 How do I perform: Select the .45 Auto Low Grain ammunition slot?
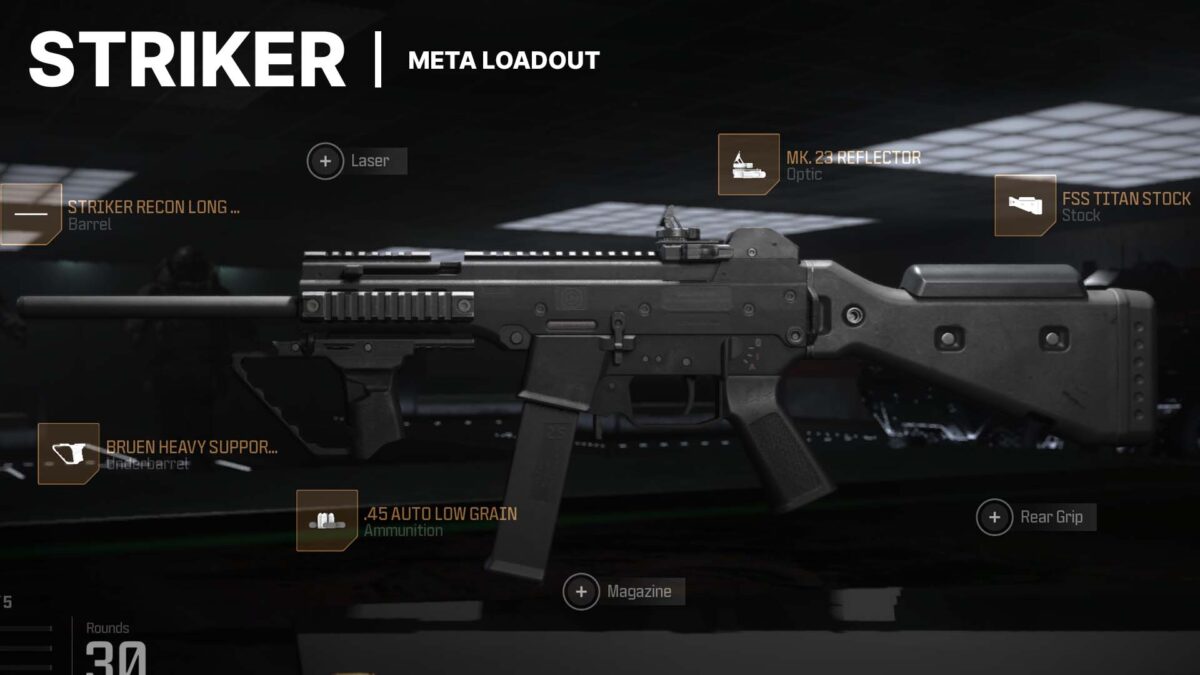pyautogui.click(x=327, y=521)
